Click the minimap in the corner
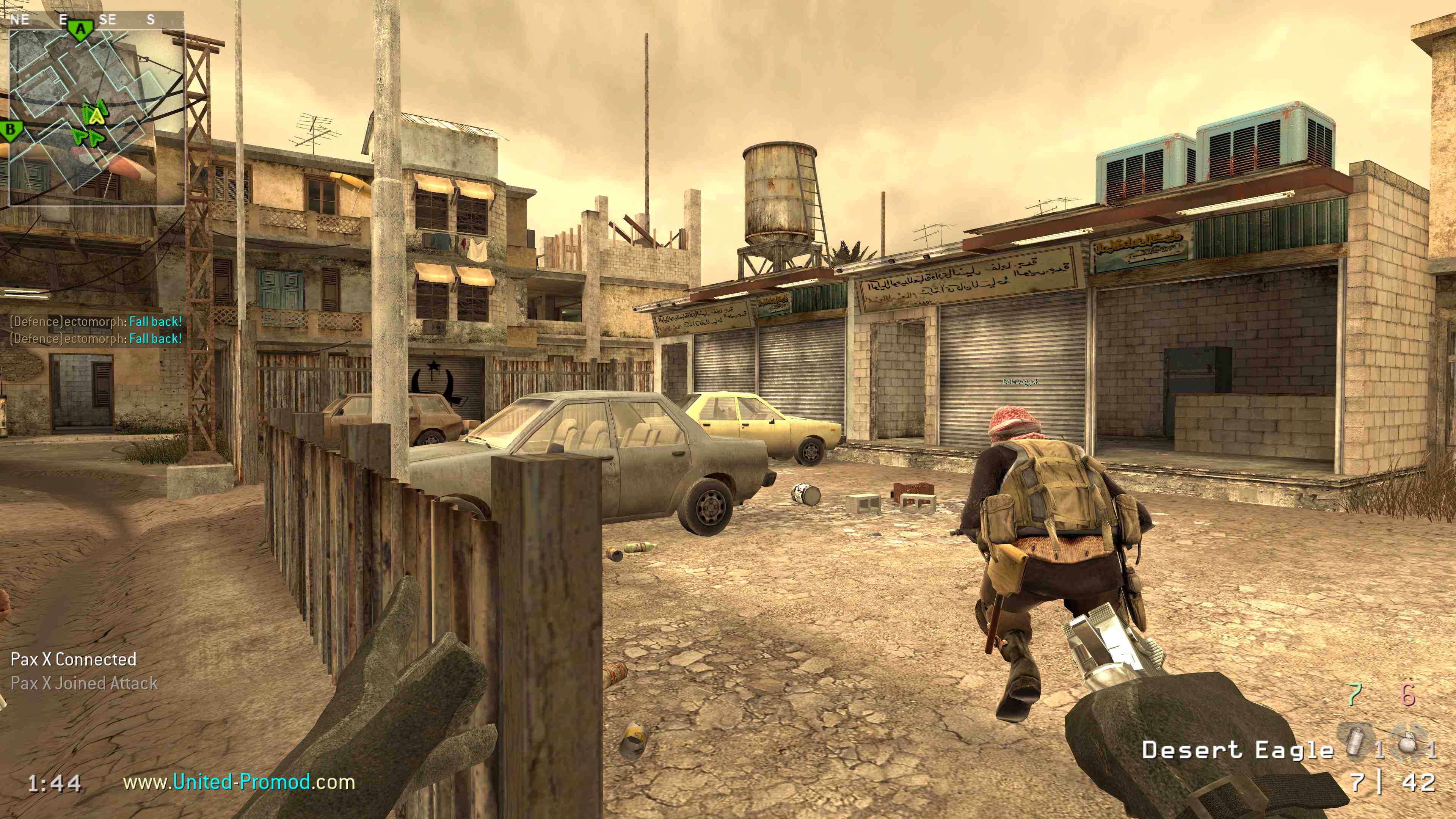Image resolution: width=1456 pixels, height=819 pixels. pyautogui.click(x=97, y=118)
